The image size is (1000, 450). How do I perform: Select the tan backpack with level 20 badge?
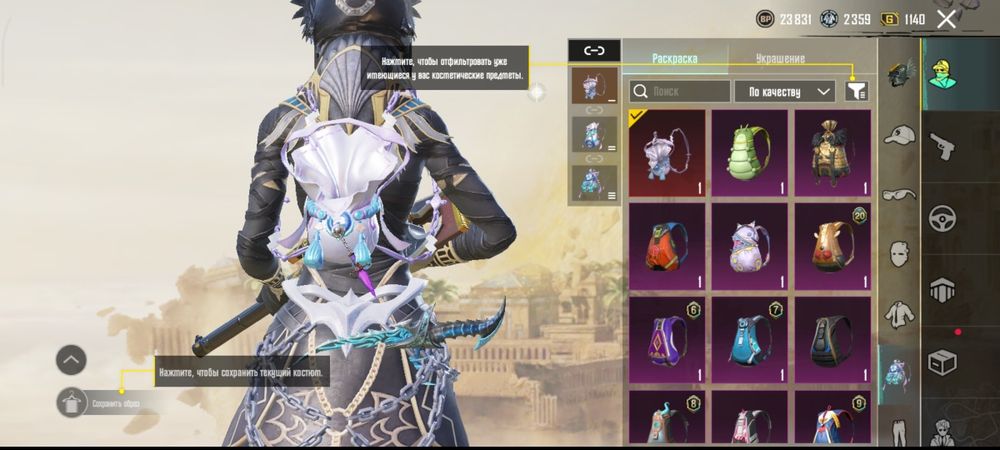[x=832, y=246]
